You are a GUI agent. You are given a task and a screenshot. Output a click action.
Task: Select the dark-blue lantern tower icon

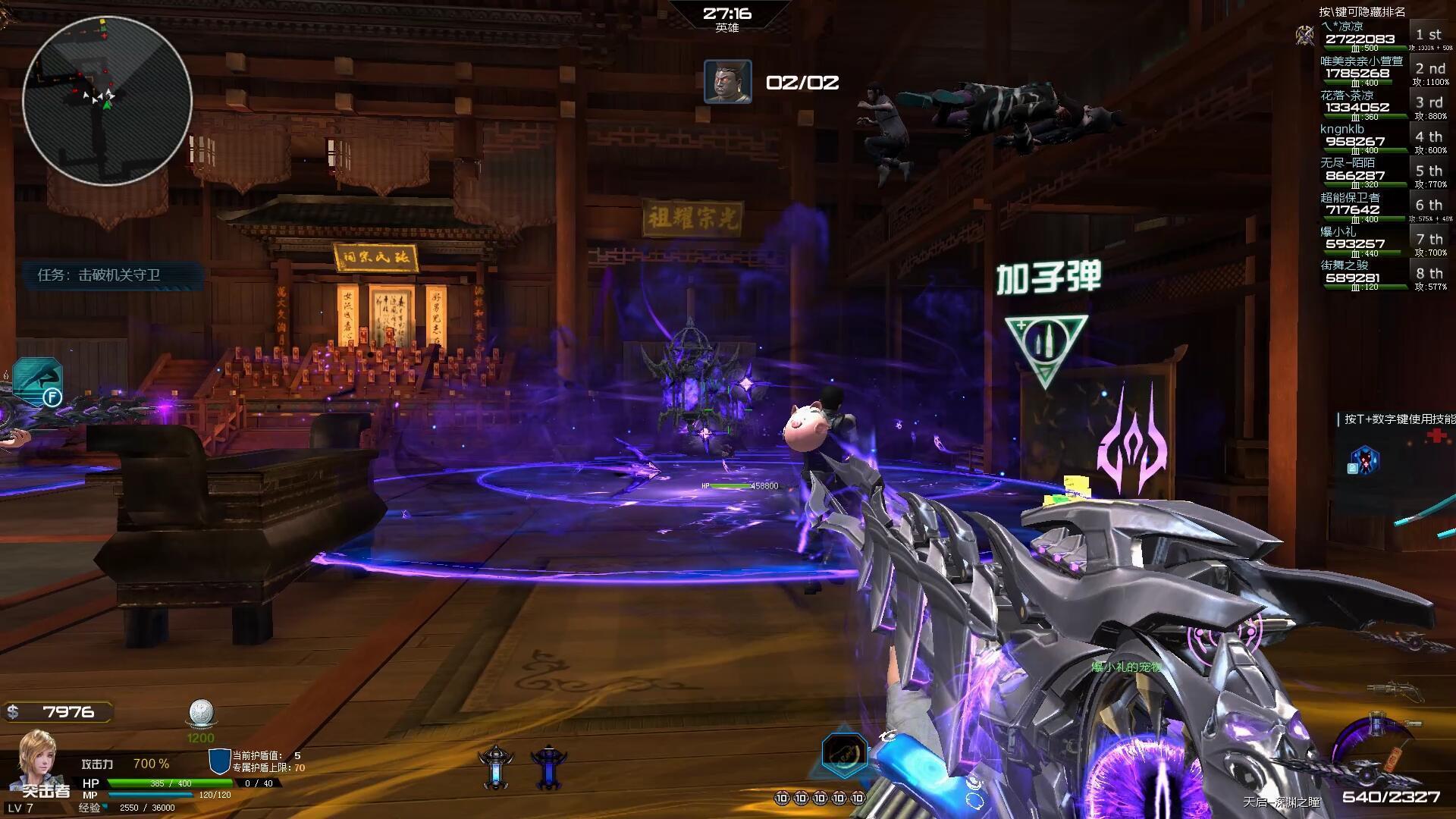click(548, 767)
